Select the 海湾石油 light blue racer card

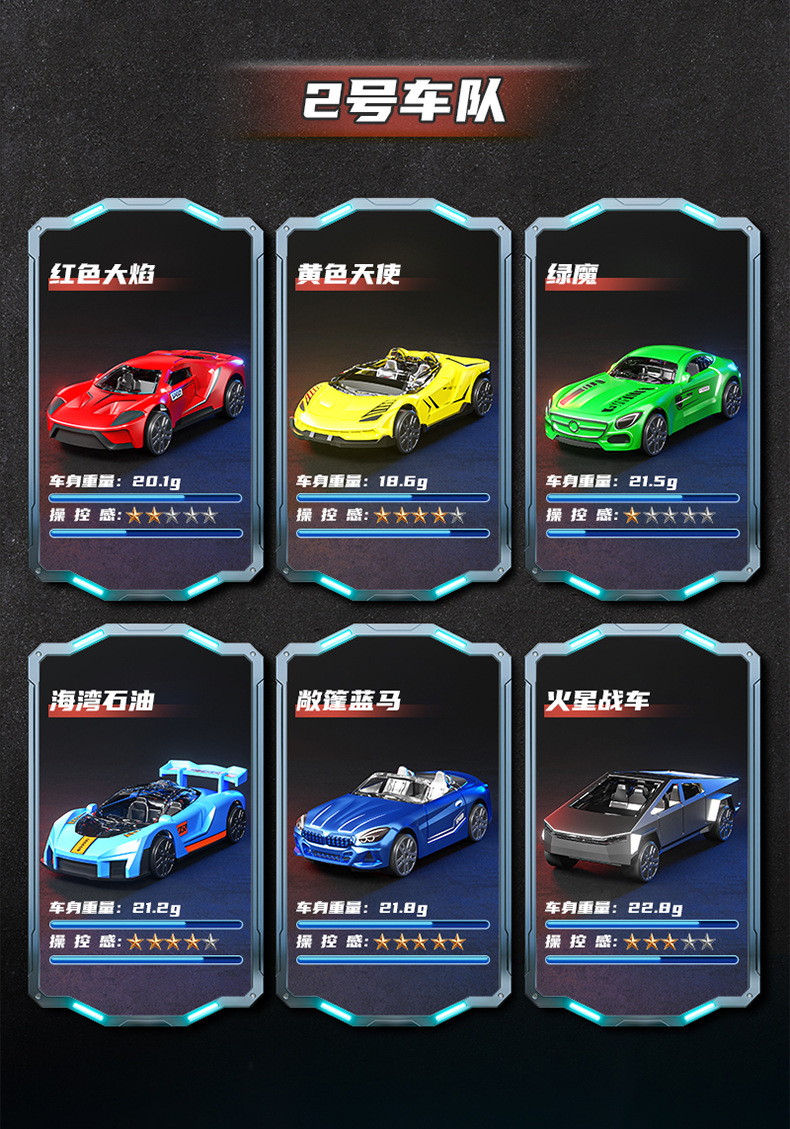tap(146, 825)
